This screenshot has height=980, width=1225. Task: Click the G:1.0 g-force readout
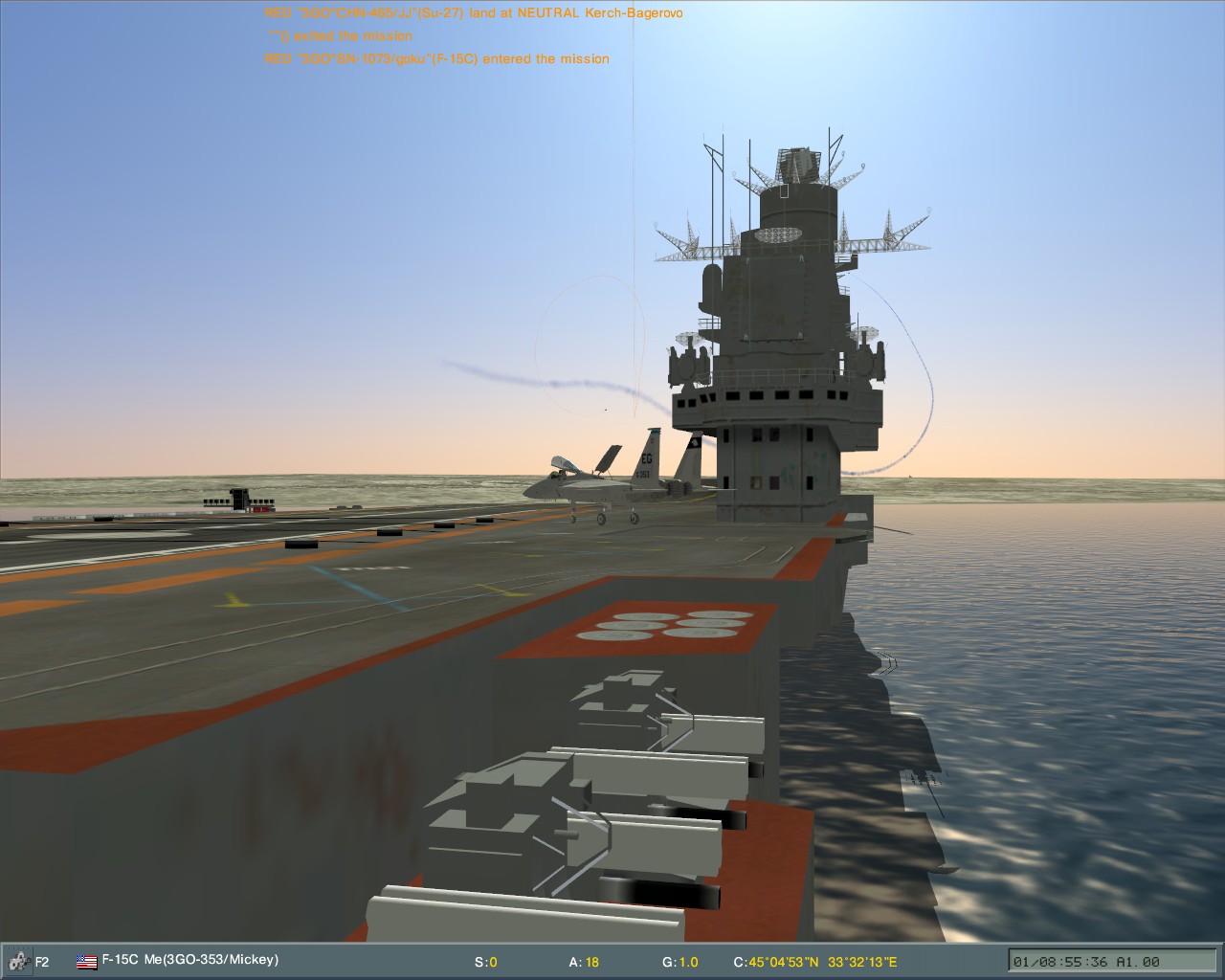tap(679, 963)
